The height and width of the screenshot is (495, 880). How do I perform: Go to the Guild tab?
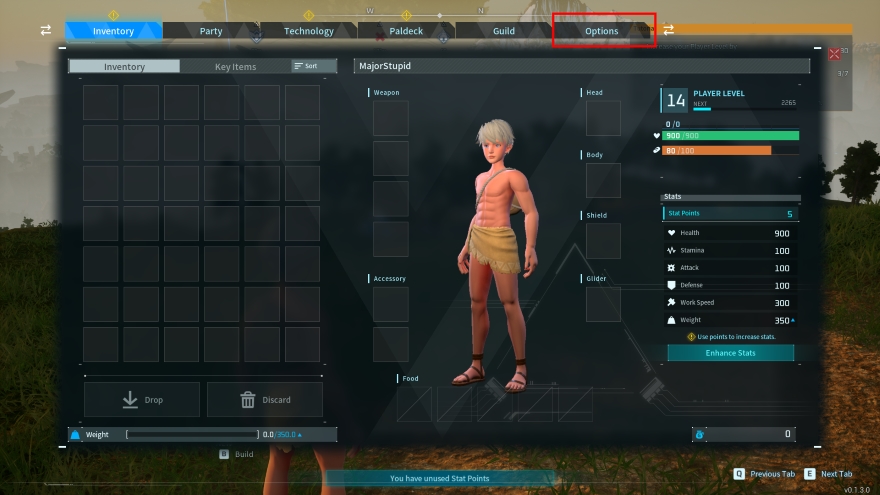pyautogui.click(x=504, y=31)
